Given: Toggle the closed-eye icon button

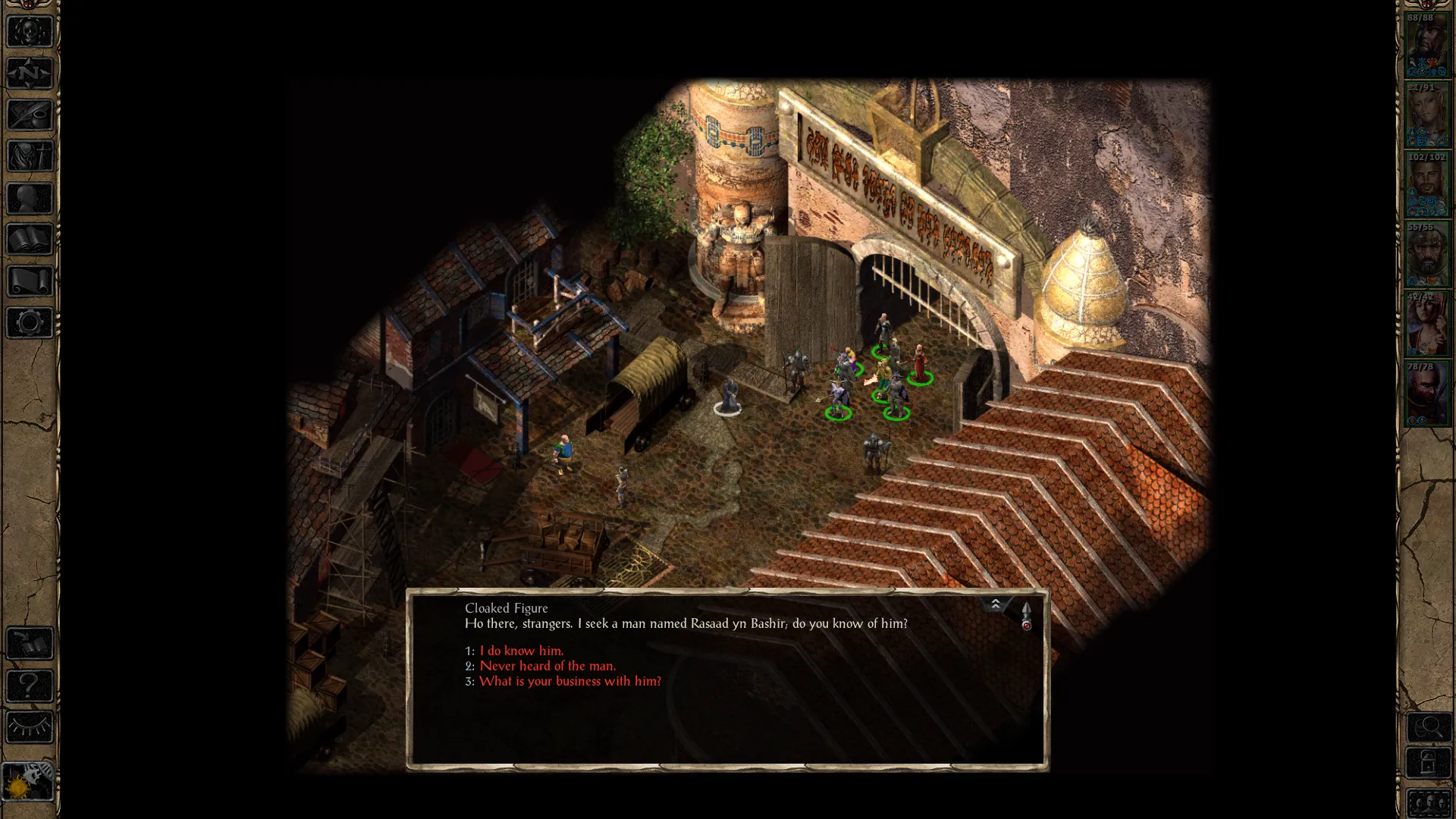Looking at the screenshot, I should point(30,728).
